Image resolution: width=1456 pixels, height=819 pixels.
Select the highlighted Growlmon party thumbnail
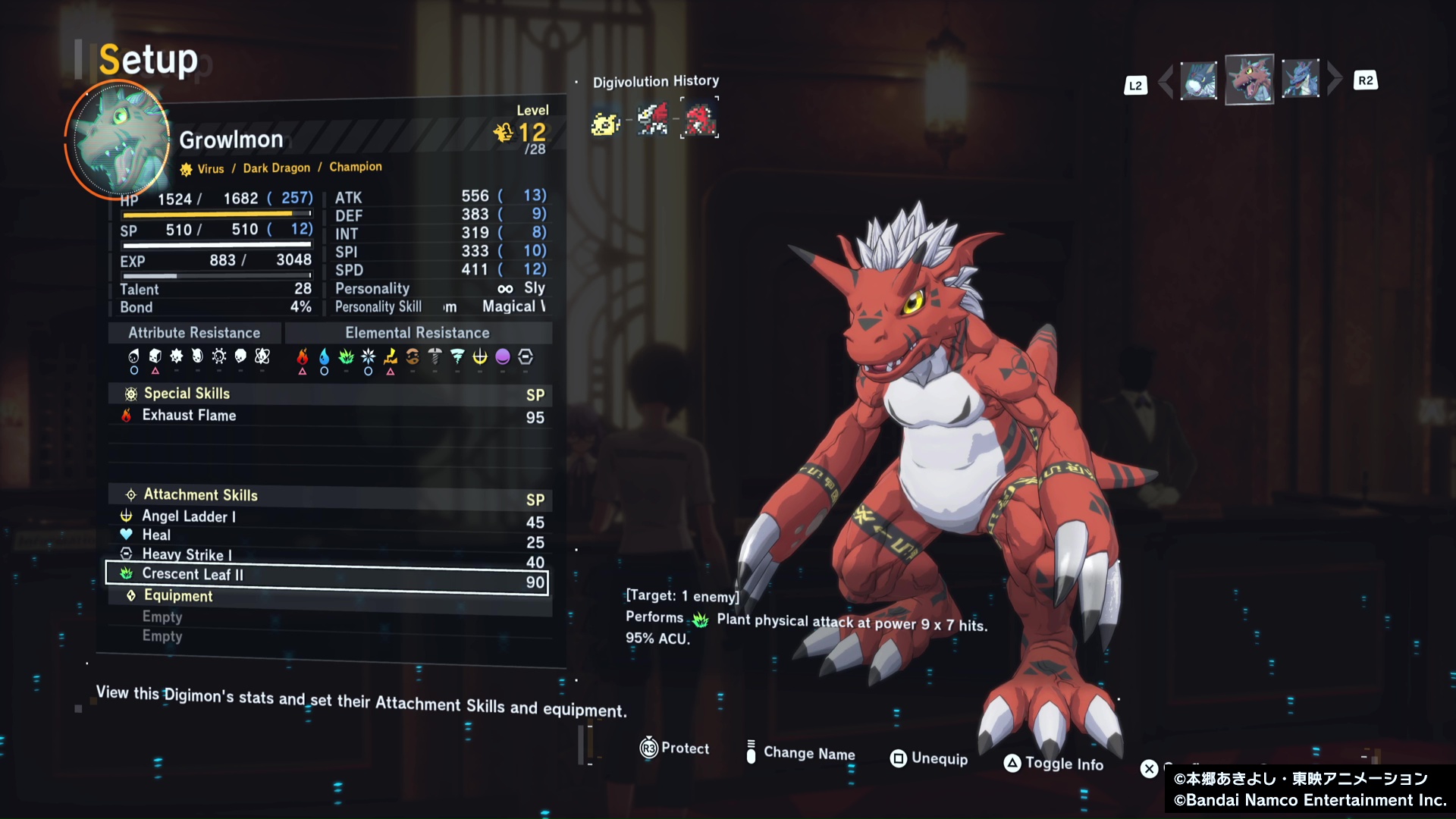[x=1249, y=80]
